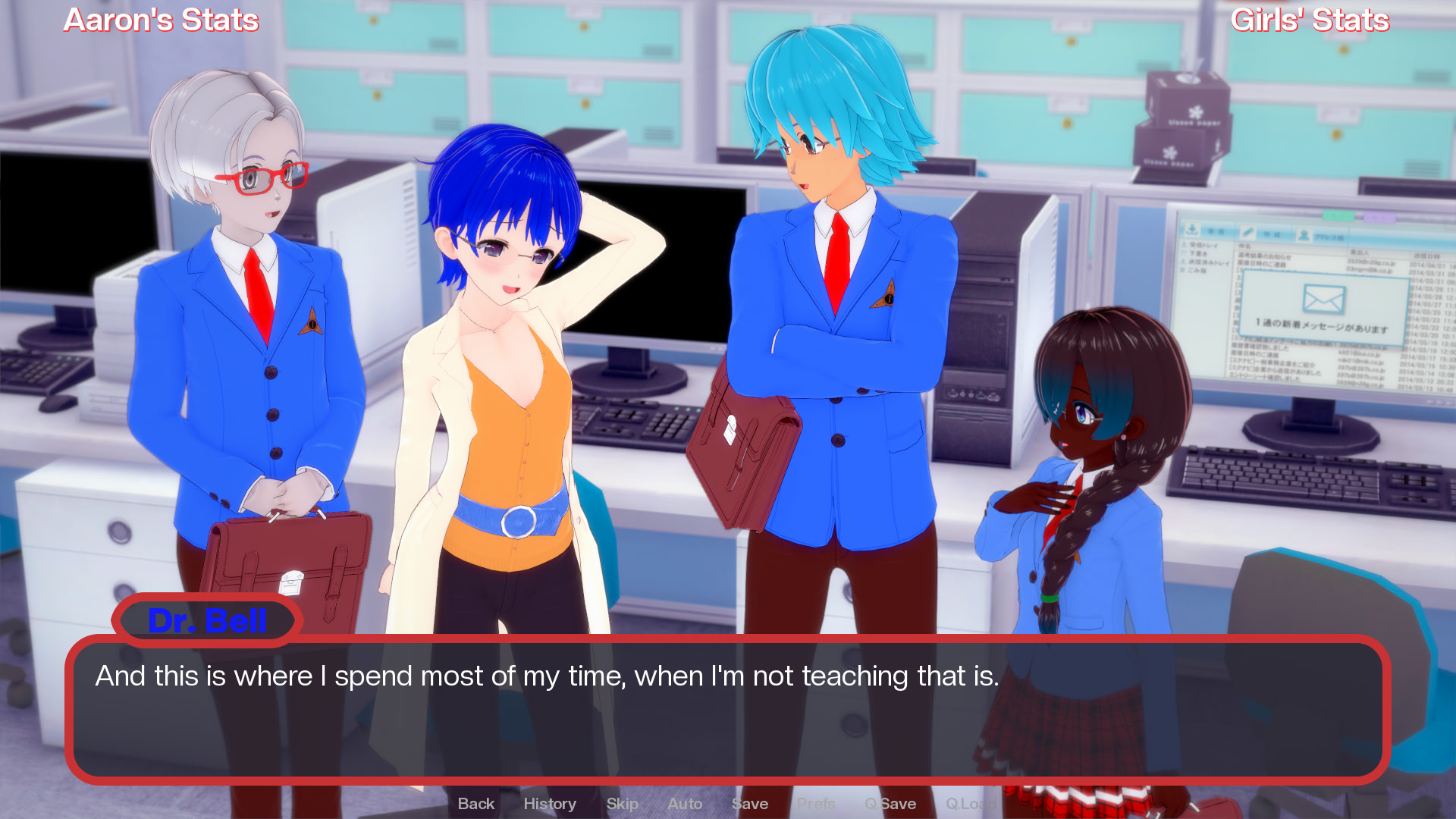Activate Skip mode
Viewport: 1456px width, 819px height.
(x=622, y=804)
